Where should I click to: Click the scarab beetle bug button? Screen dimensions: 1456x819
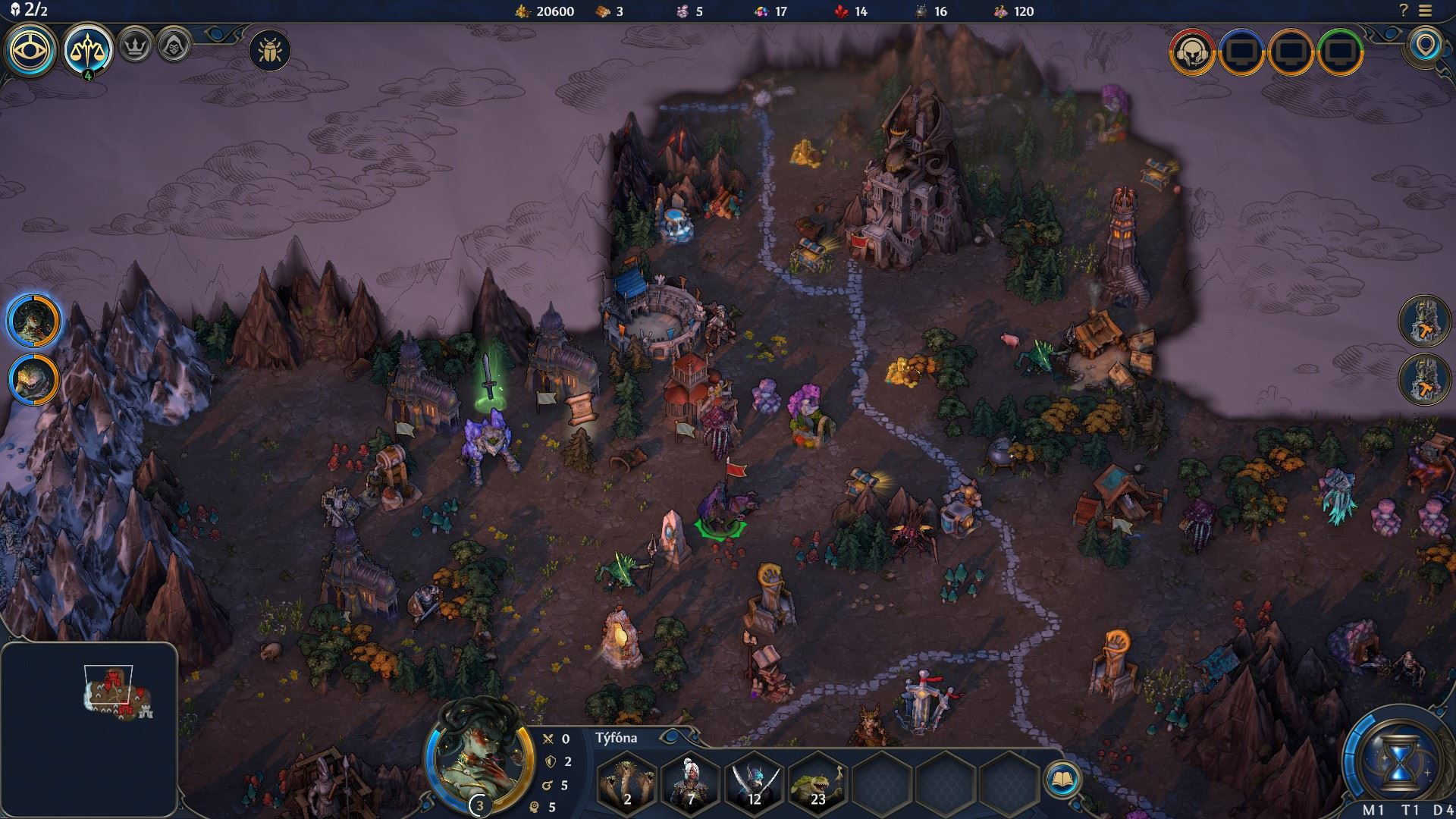(x=270, y=51)
